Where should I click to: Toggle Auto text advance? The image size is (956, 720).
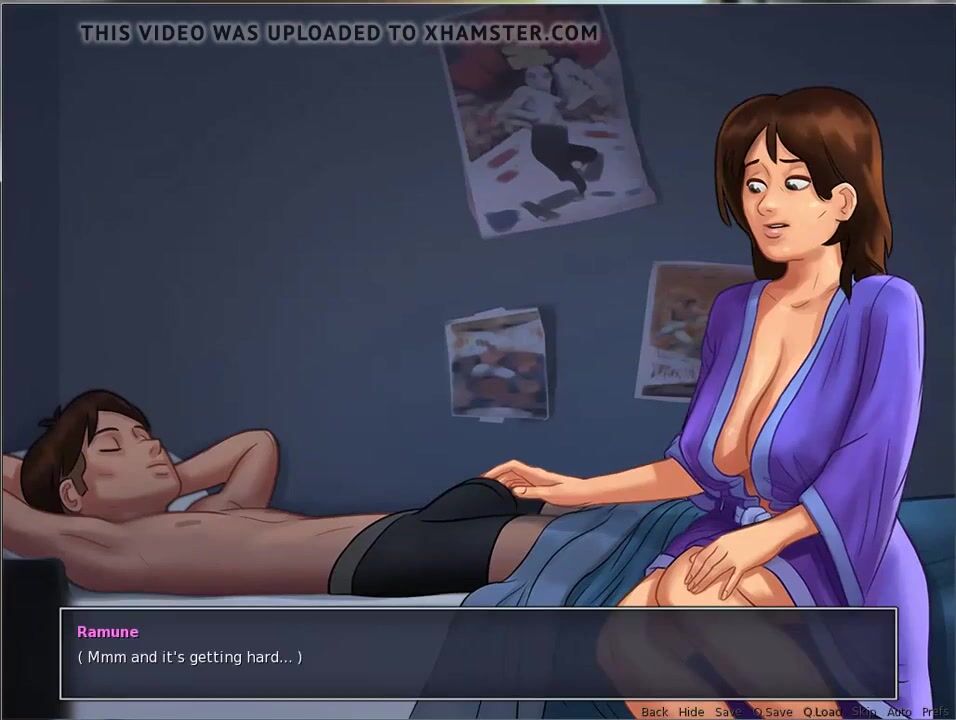coord(899,712)
